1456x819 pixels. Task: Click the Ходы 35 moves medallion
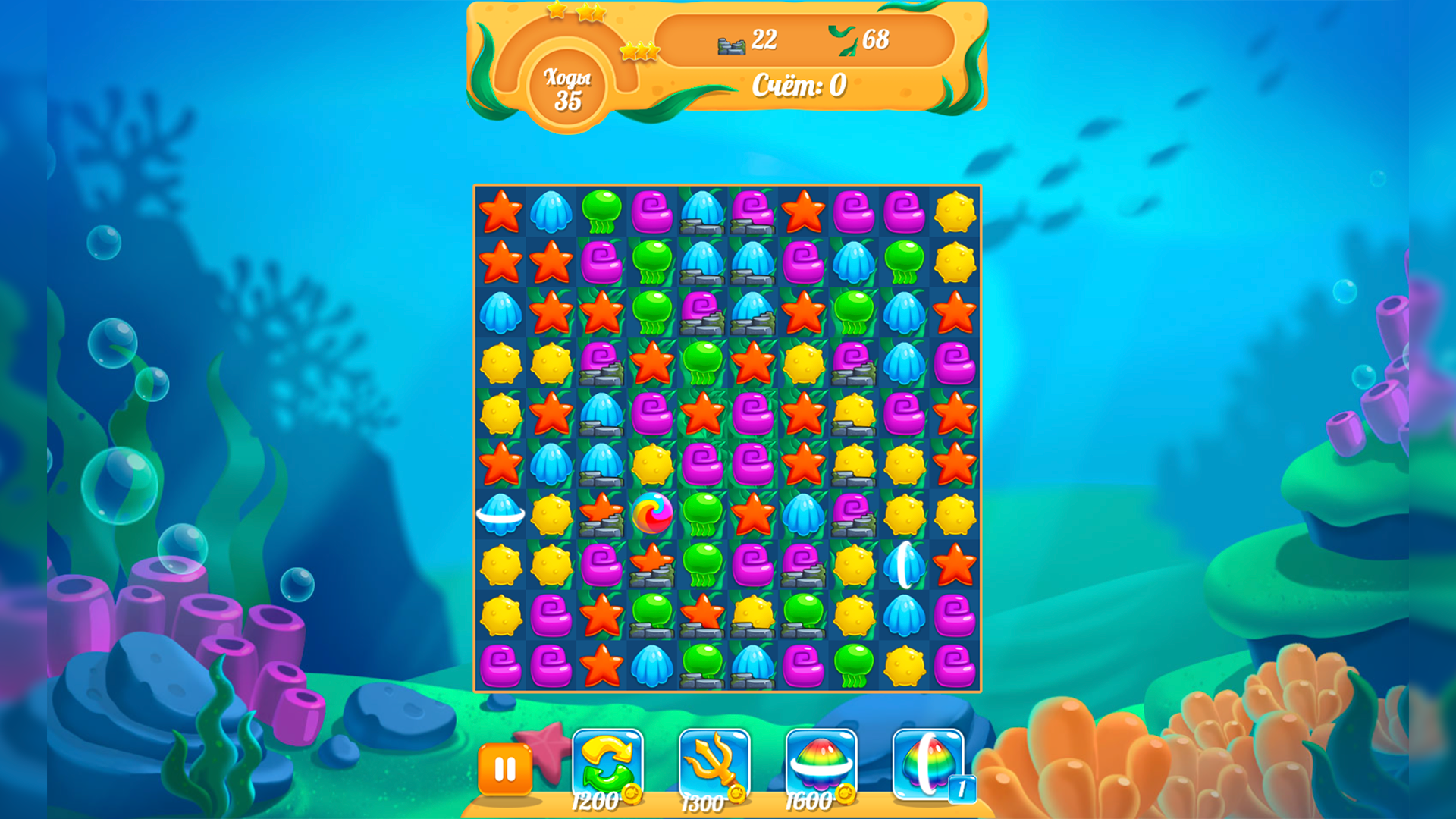coord(569,87)
